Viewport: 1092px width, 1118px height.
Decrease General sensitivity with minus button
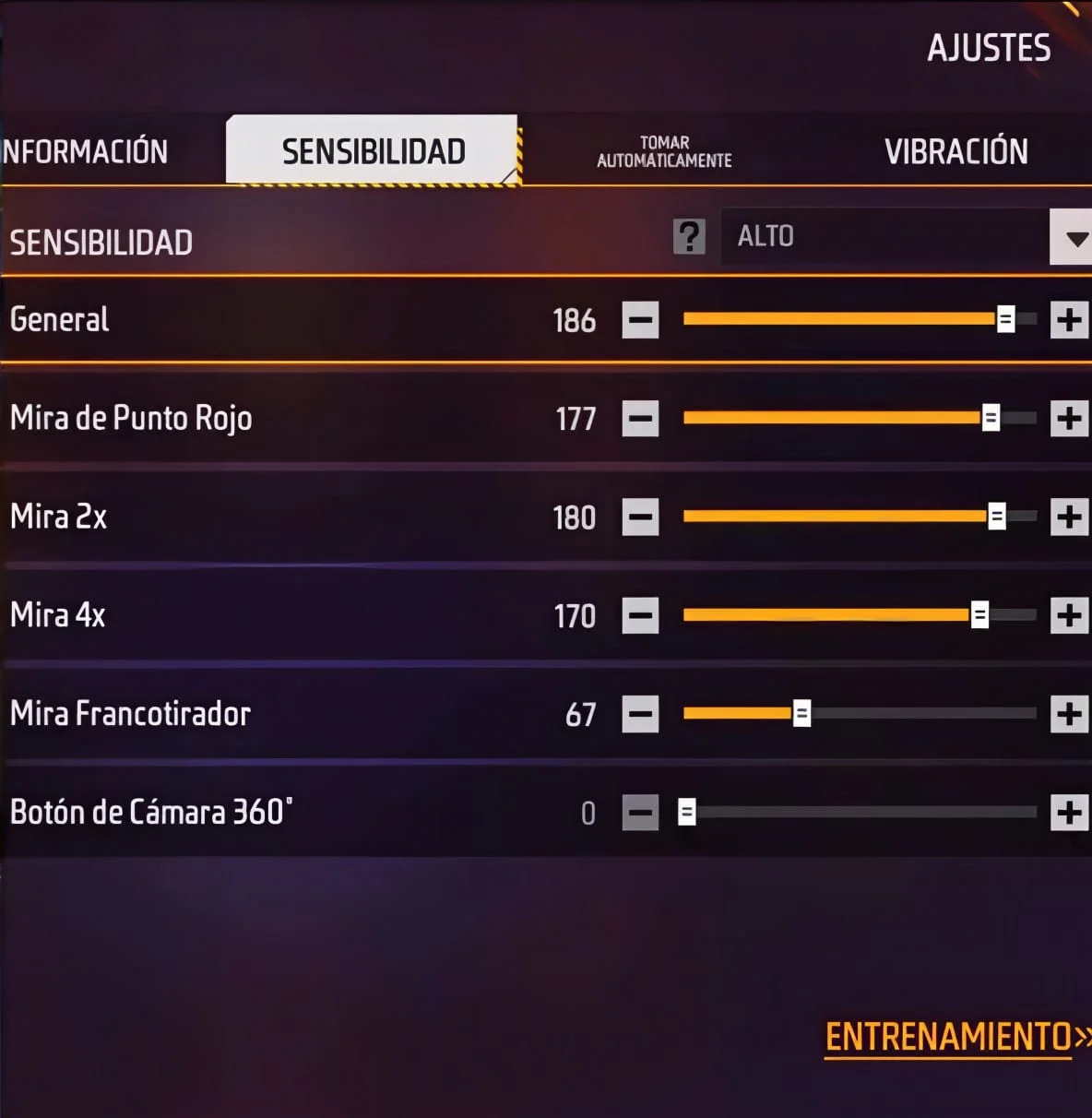pos(640,320)
